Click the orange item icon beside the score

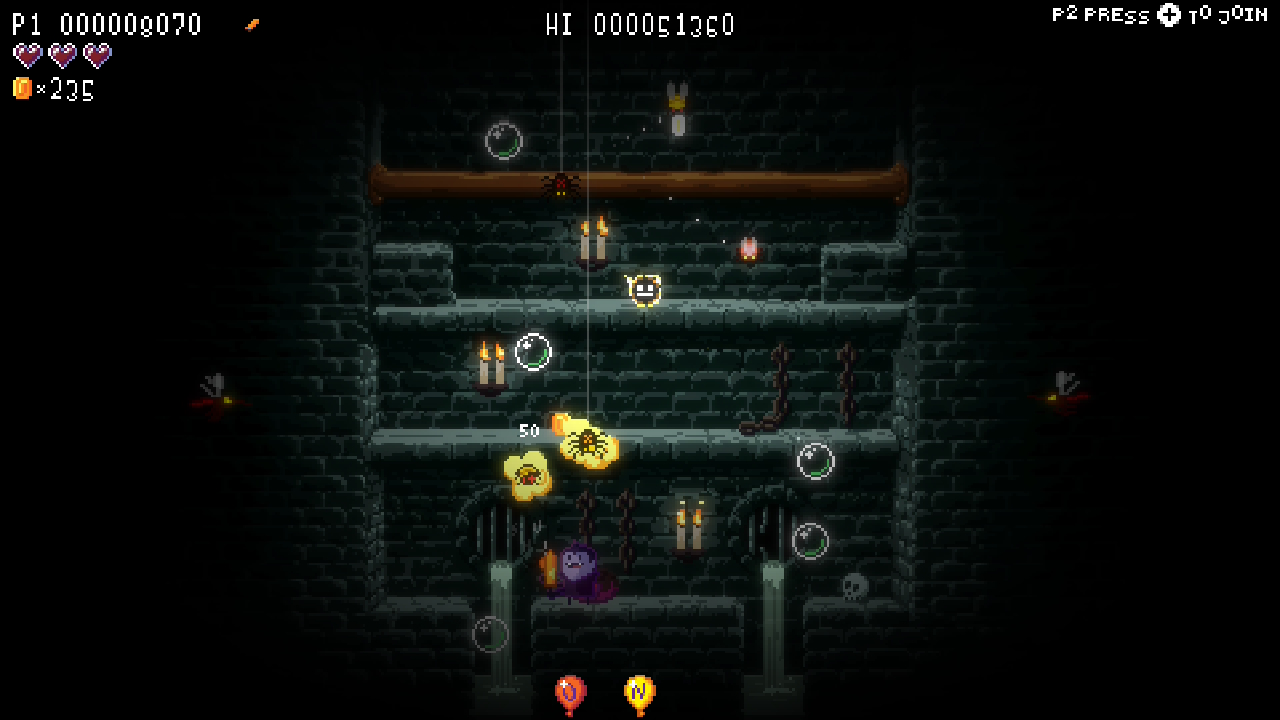pyautogui.click(x=253, y=24)
